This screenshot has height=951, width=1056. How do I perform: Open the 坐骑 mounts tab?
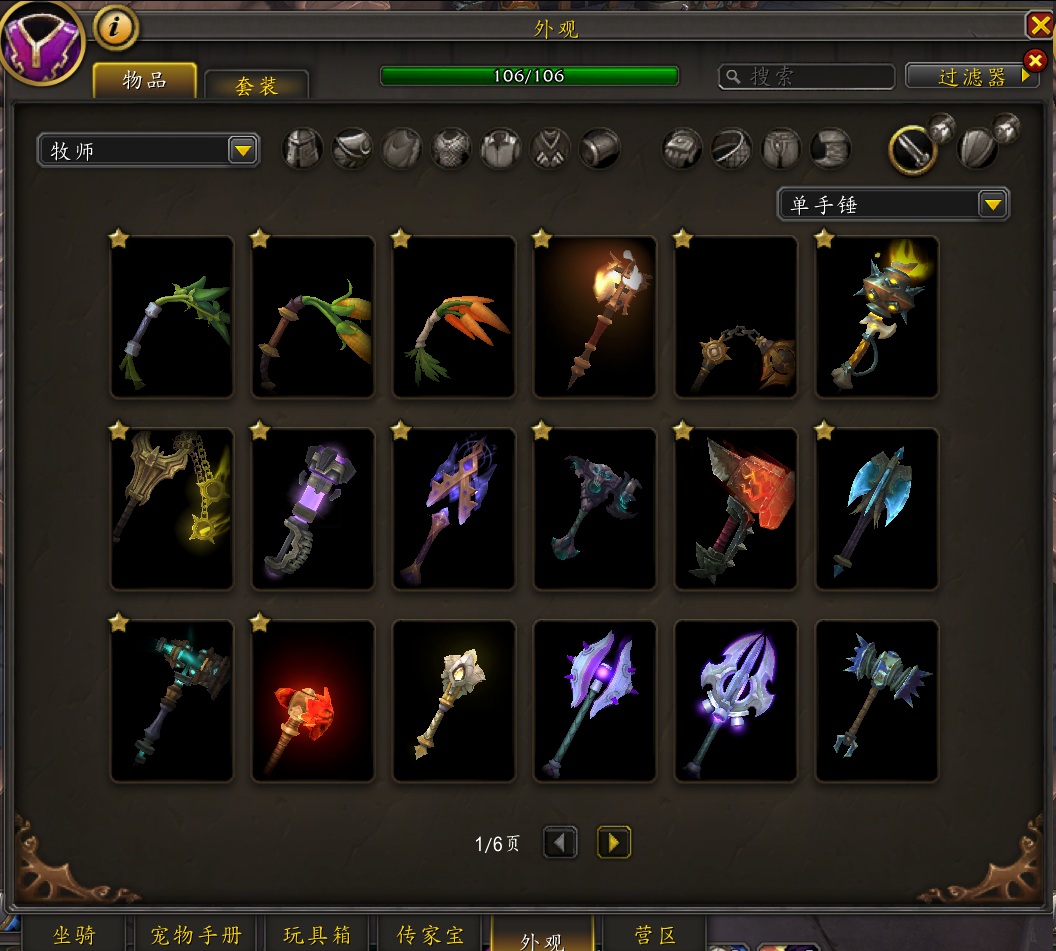tap(75, 935)
